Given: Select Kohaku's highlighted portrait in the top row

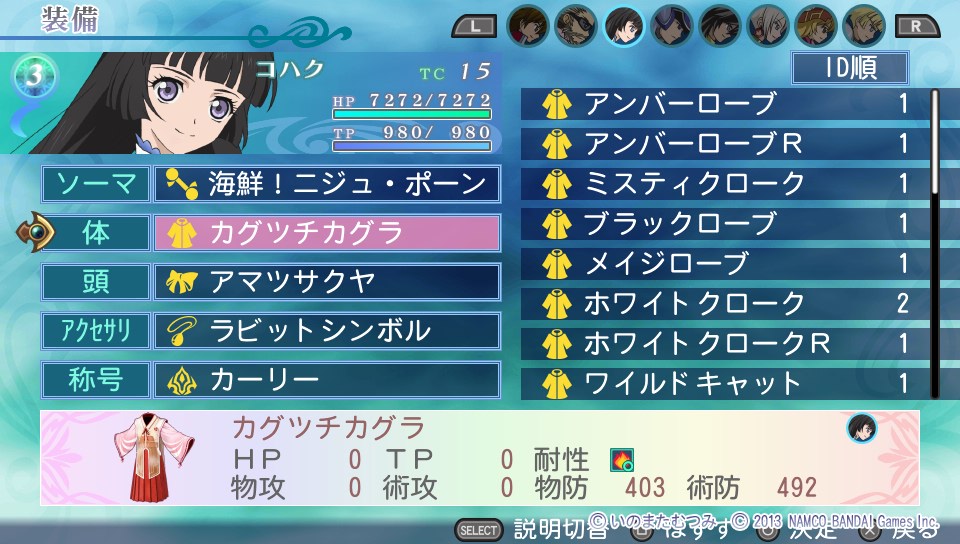Looking at the screenshot, I should (x=624, y=25).
